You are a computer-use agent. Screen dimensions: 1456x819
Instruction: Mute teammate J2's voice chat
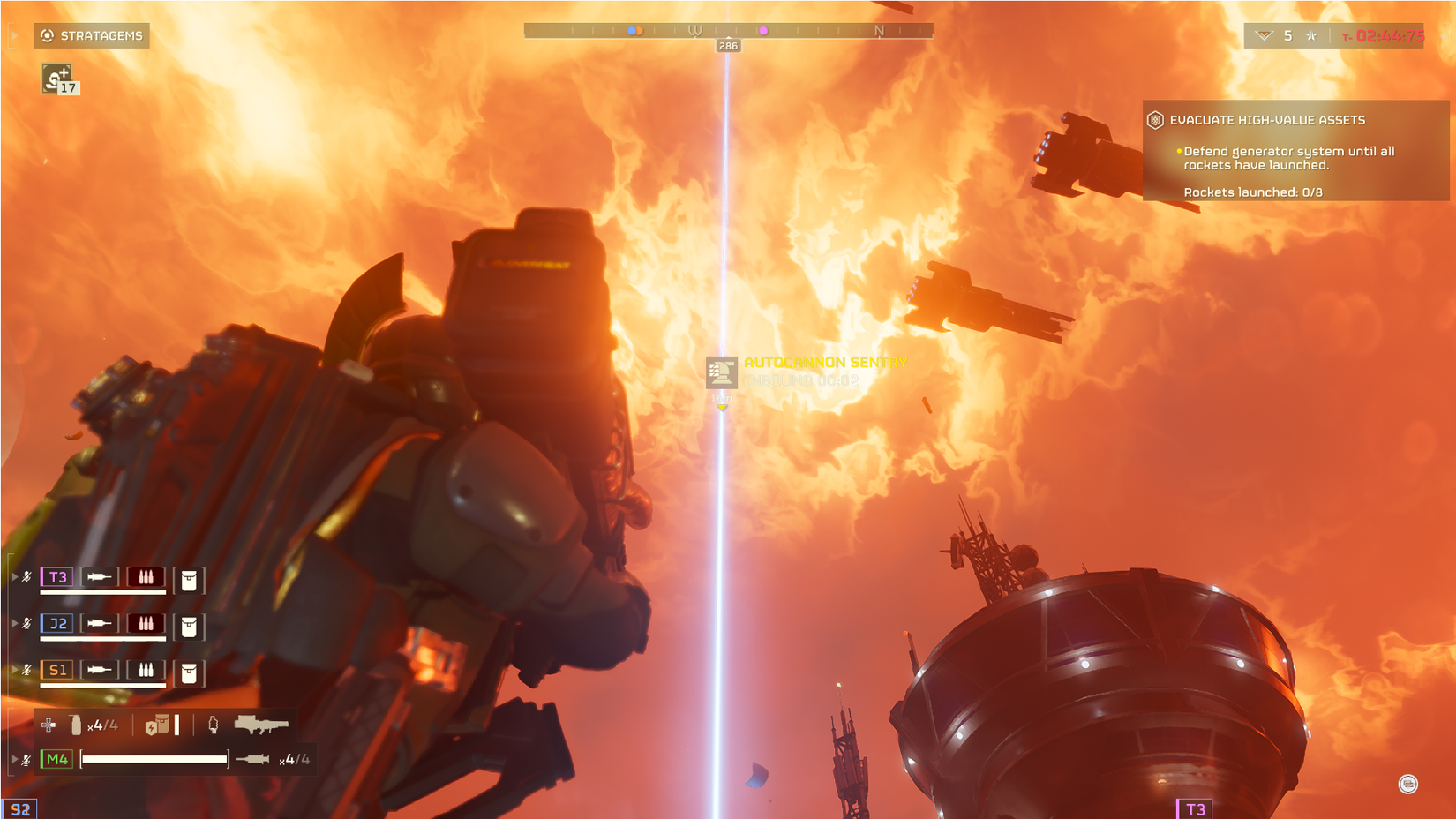26,623
